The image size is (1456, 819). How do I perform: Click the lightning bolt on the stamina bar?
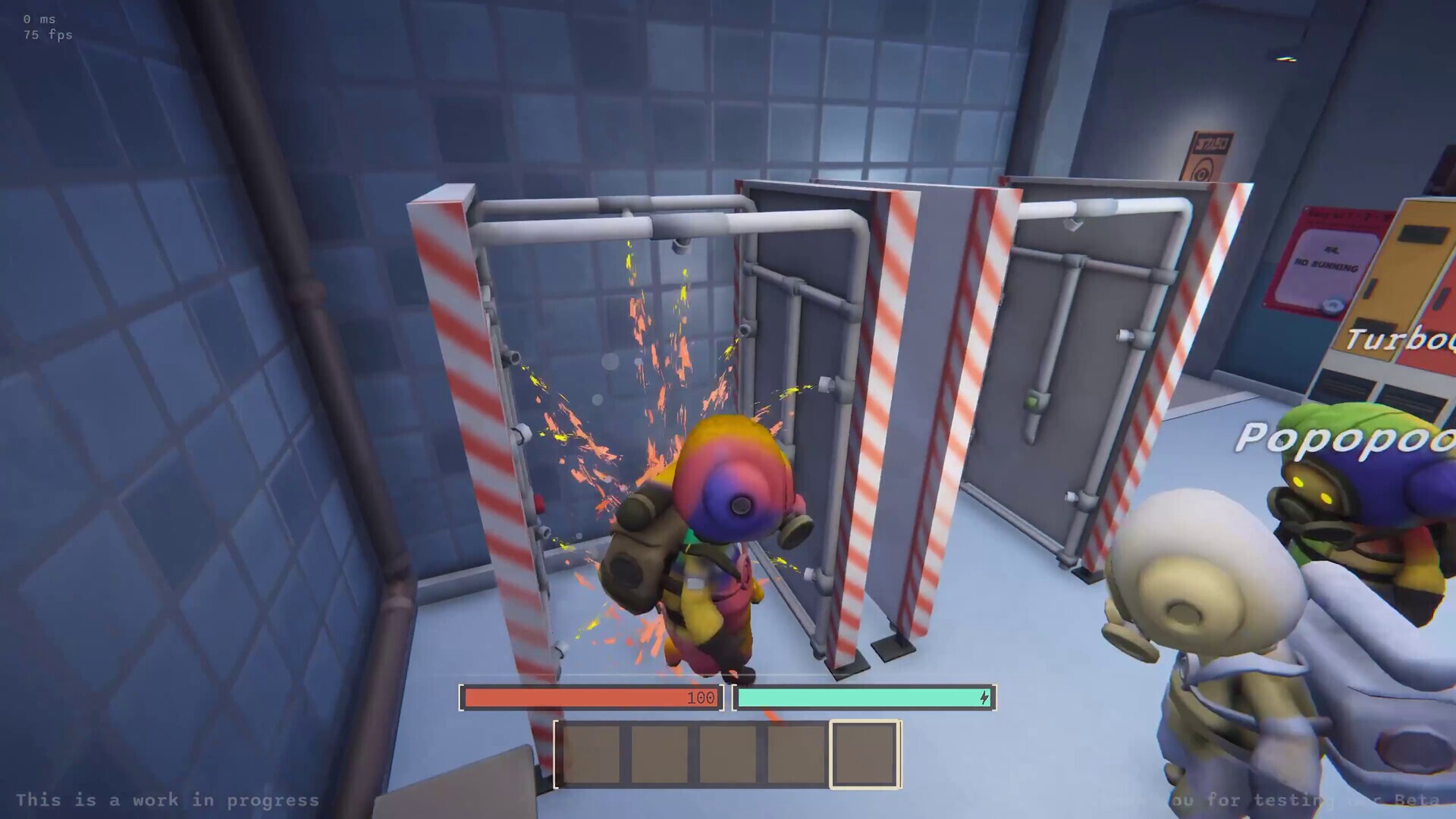pyautogui.click(x=984, y=698)
